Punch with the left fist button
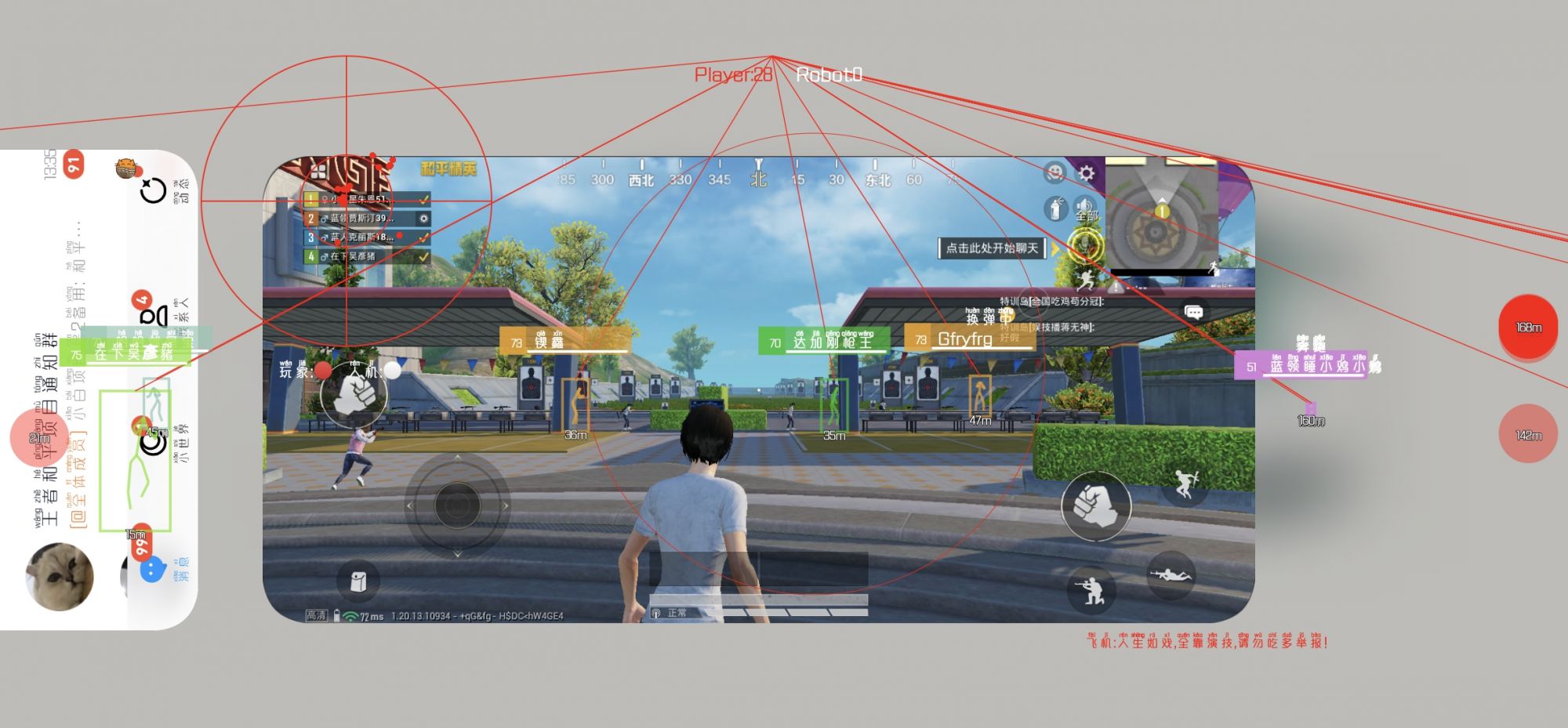The width and height of the screenshot is (1568, 728). [354, 395]
